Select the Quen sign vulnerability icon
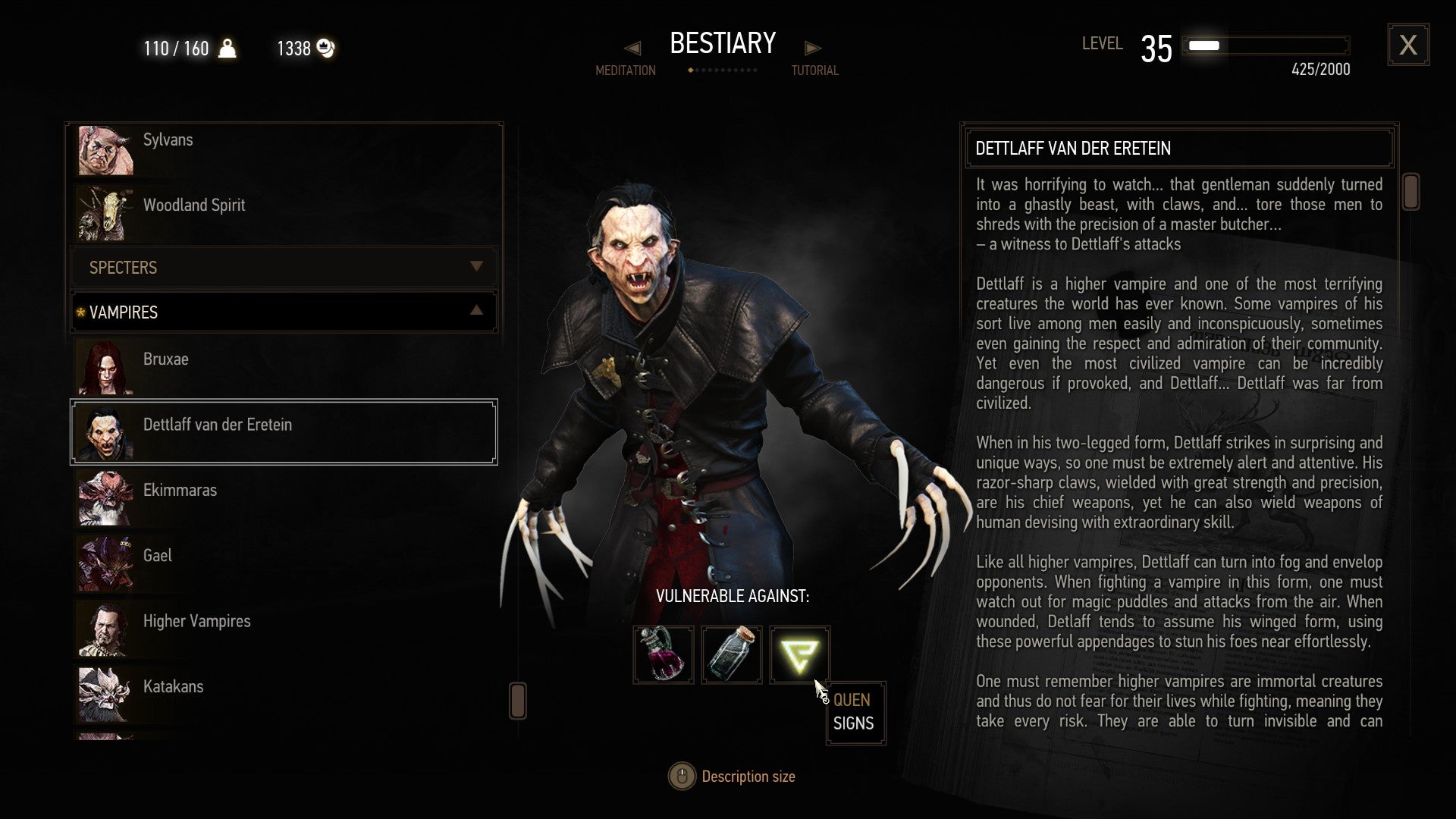The width and height of the screenshot is (1456, 819). tap(799, 654)
